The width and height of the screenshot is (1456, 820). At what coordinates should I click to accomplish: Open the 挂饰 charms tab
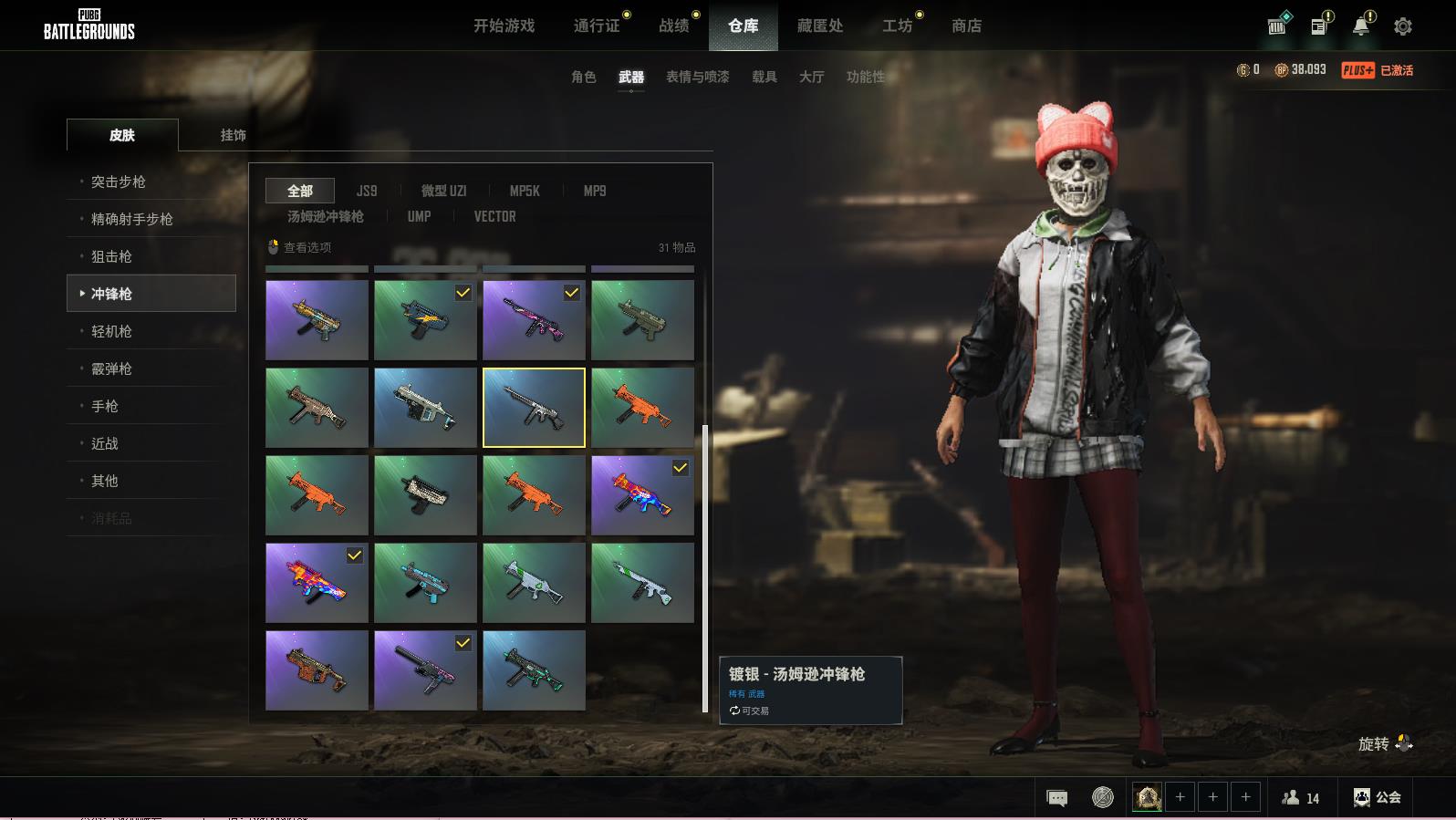pyautogui.click(x=233, y=135)
